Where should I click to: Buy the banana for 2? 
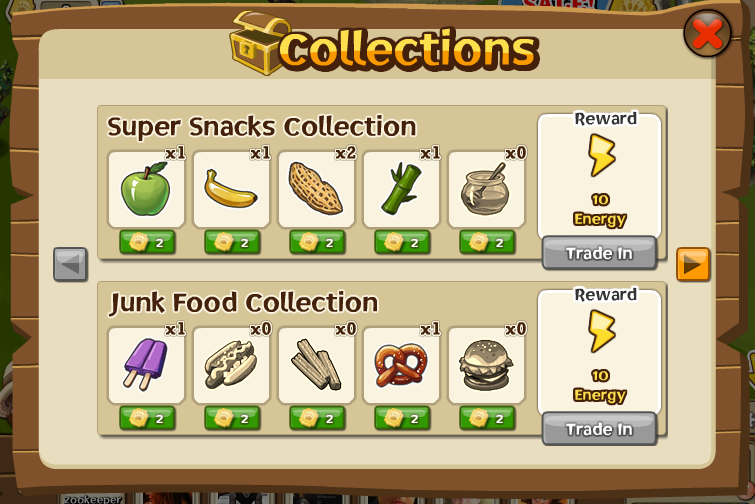coord(232,242)
